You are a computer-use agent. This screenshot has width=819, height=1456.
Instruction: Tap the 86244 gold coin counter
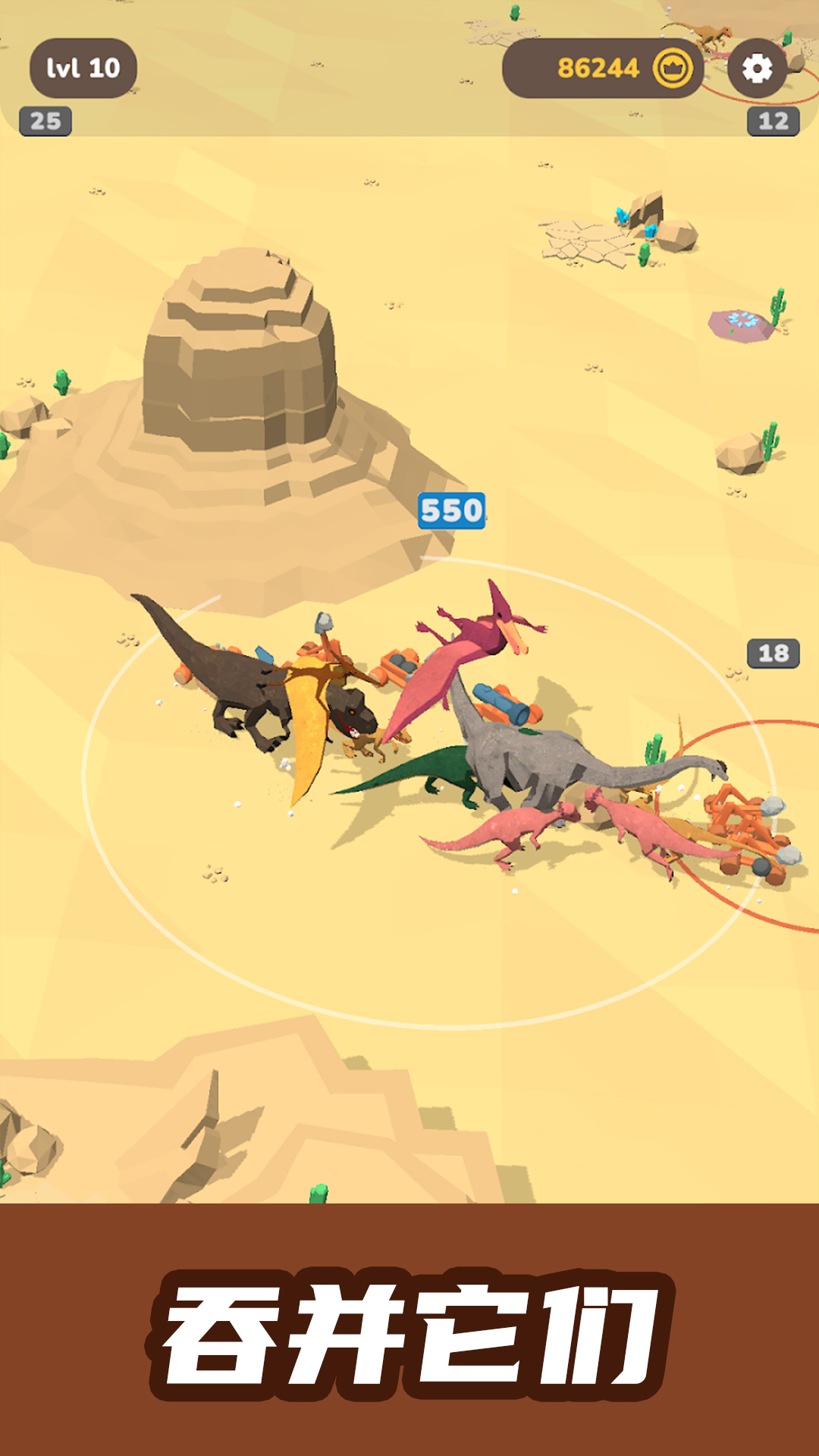pyautogui.click(x=603, y=69)
